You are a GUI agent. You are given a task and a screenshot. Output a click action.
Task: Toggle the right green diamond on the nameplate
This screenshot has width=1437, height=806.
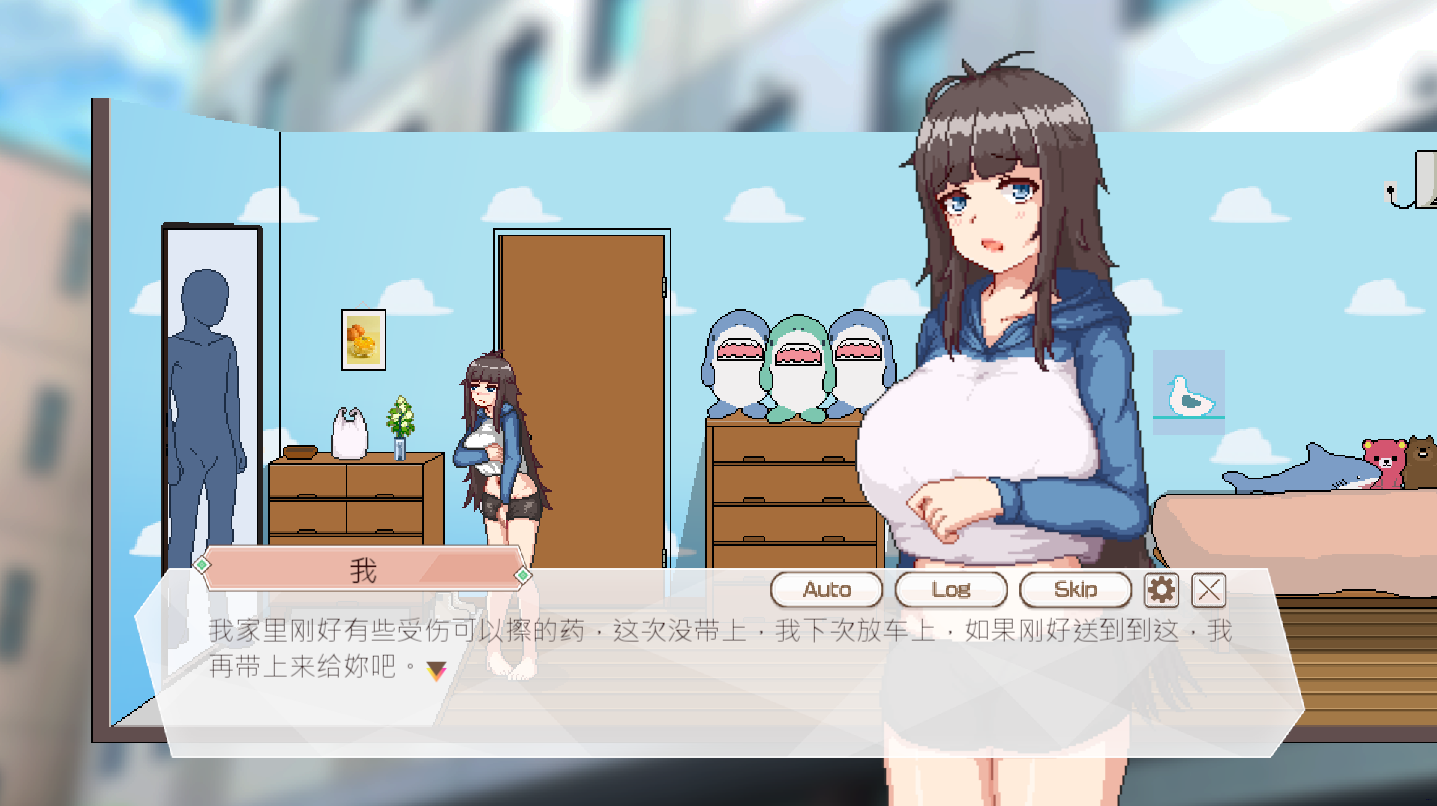click(x=524, y=575)
